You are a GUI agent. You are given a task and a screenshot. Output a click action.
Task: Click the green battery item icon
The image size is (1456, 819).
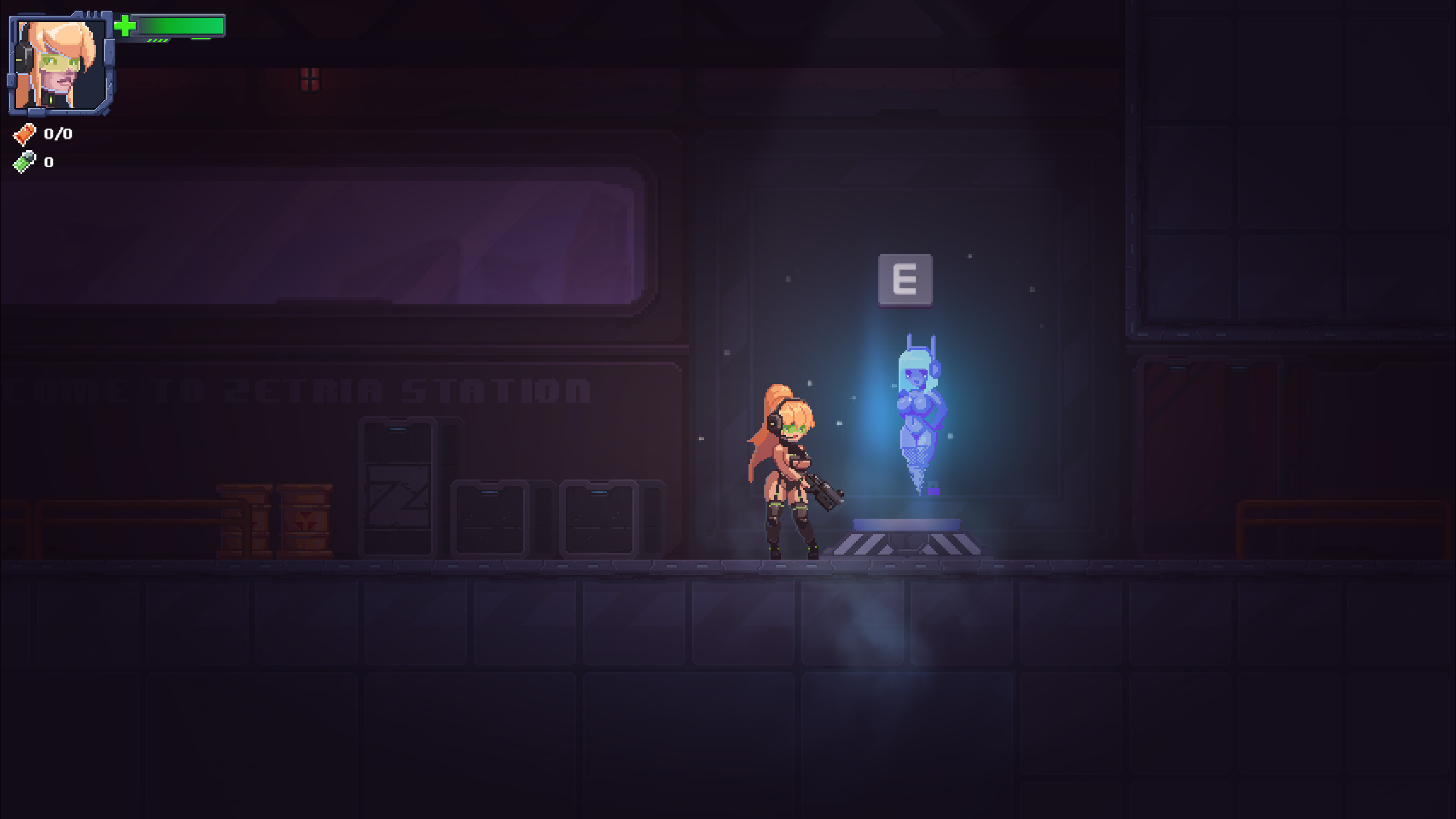tap(24, 163)
